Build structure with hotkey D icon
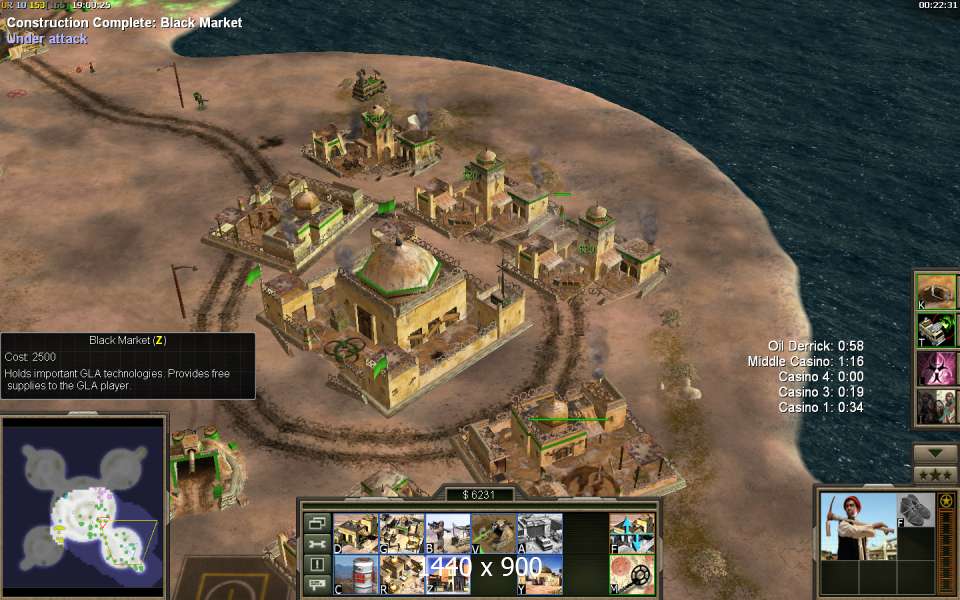Screen dimensions: 960x600 (x=355, y=533)
